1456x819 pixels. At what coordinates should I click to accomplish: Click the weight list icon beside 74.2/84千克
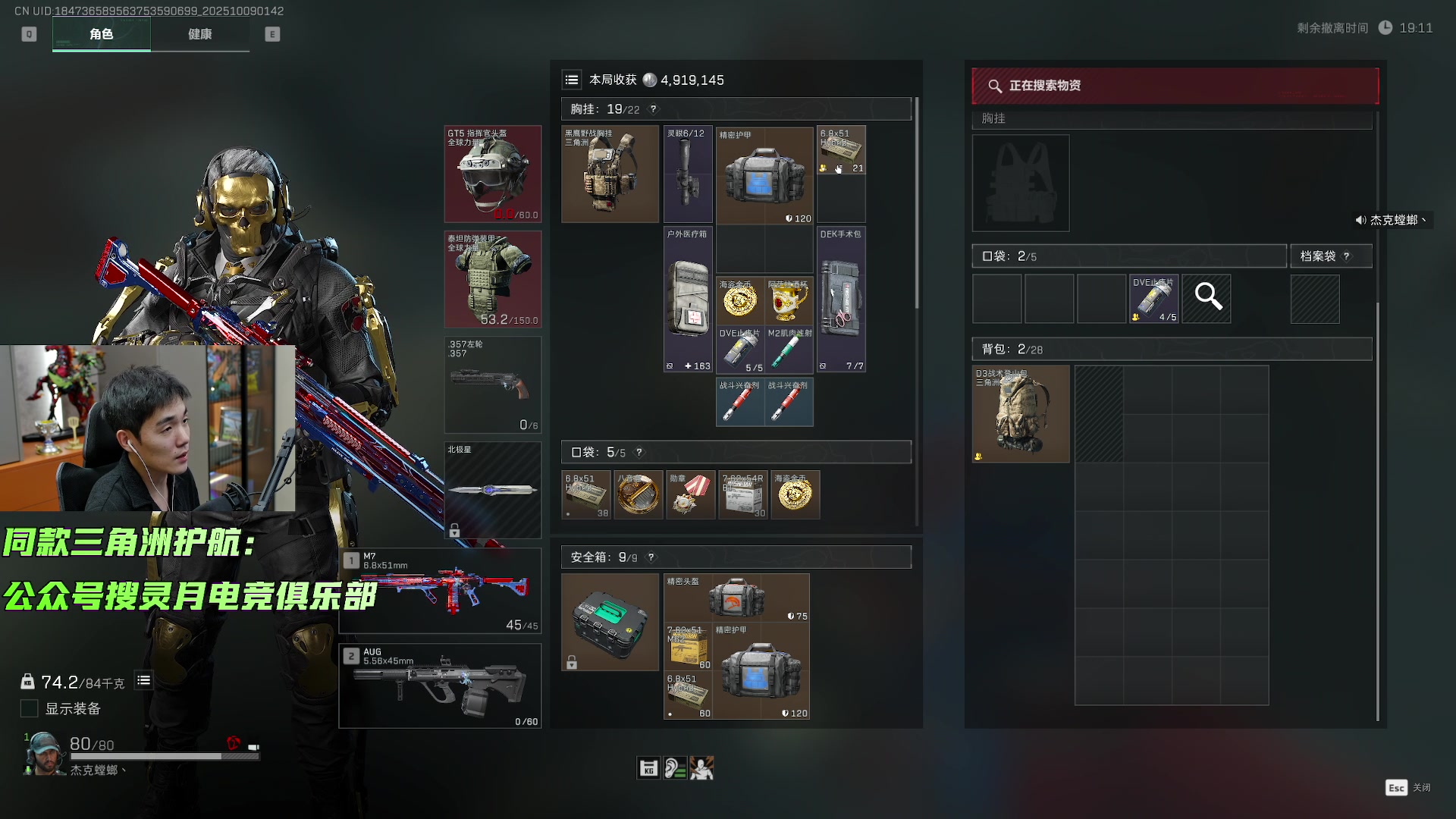tap(143, 681)
